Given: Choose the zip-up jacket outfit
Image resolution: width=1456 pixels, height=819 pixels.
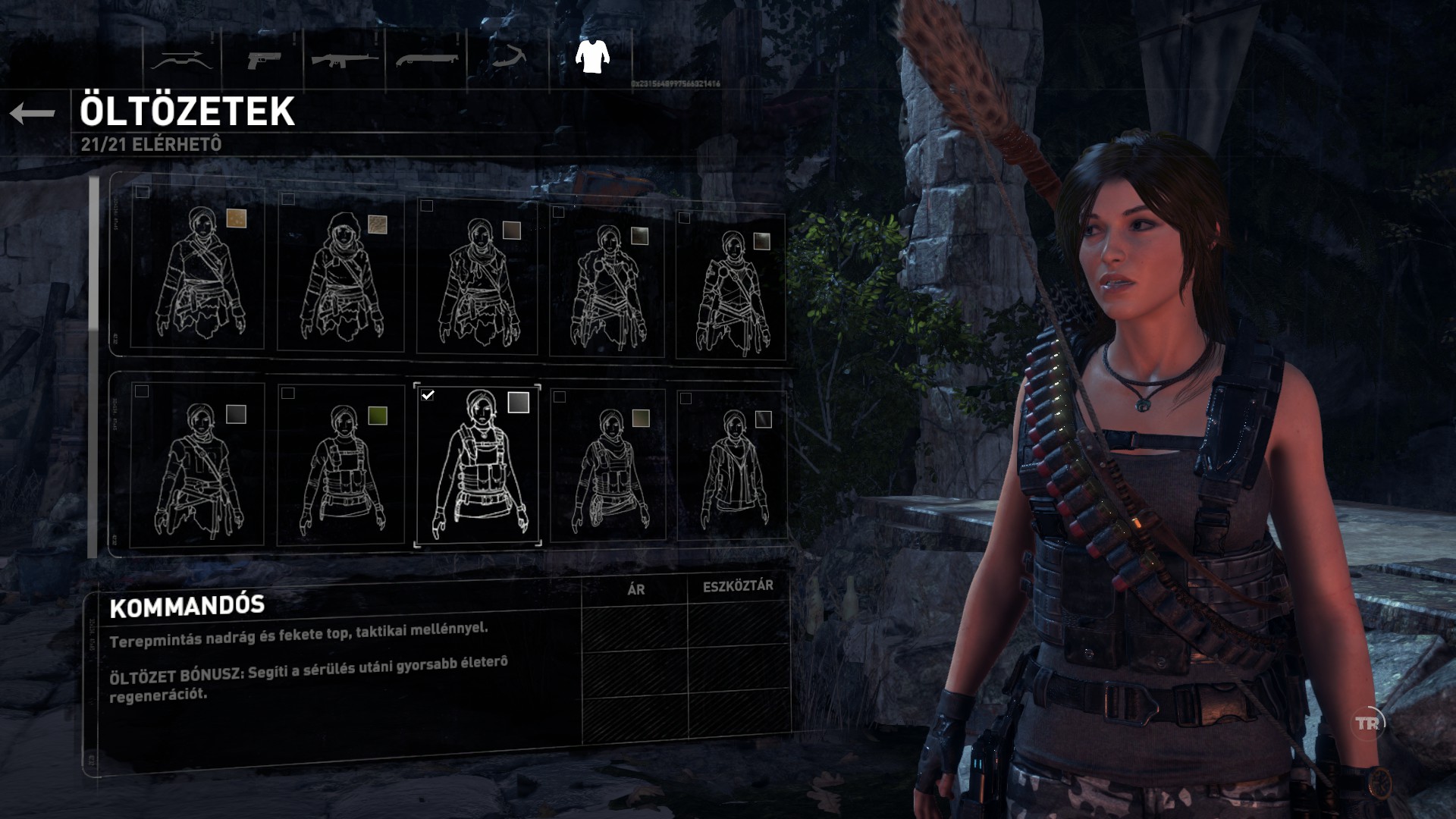Looking at the screenshot, I should pyautogui.click(x=731, y=466).
